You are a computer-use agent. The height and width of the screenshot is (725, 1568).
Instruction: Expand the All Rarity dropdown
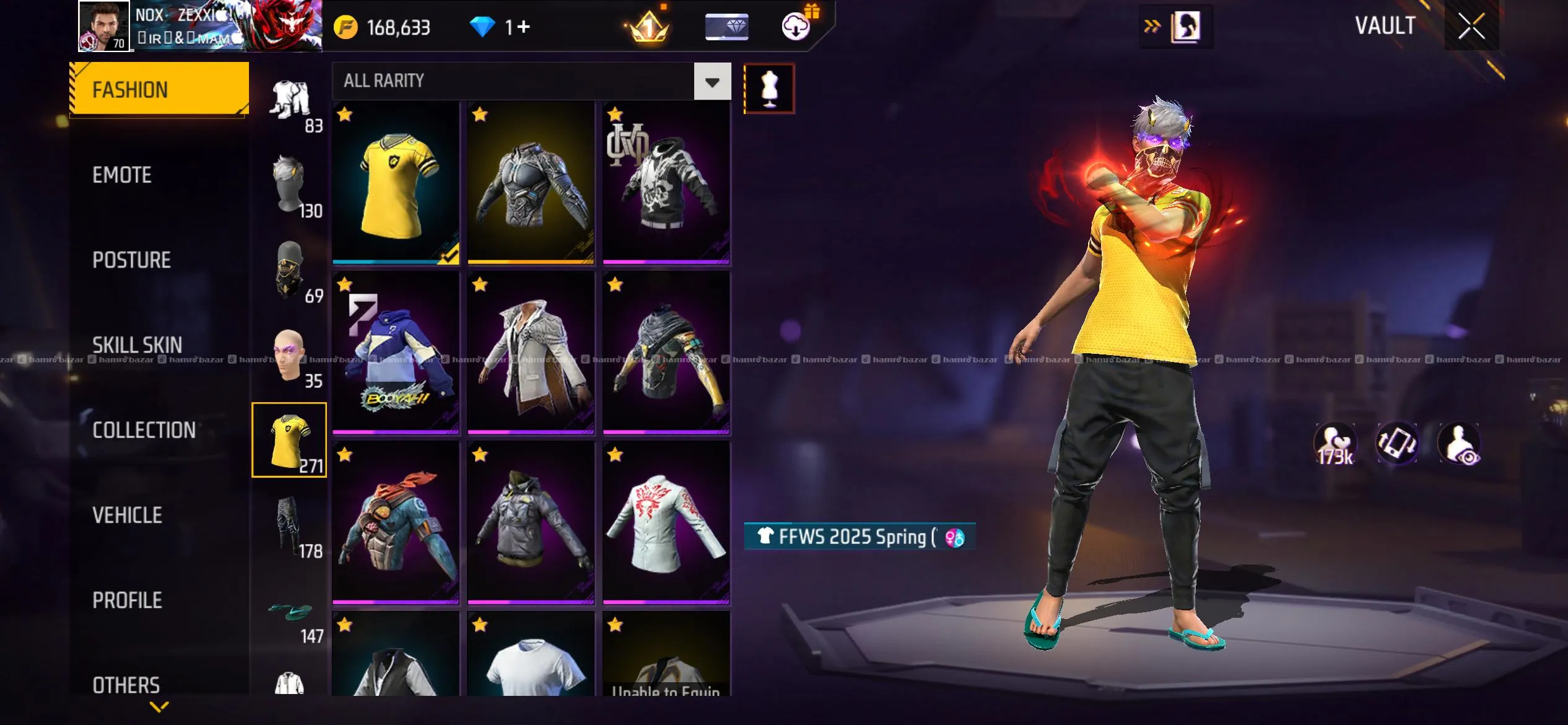point(712,81)
